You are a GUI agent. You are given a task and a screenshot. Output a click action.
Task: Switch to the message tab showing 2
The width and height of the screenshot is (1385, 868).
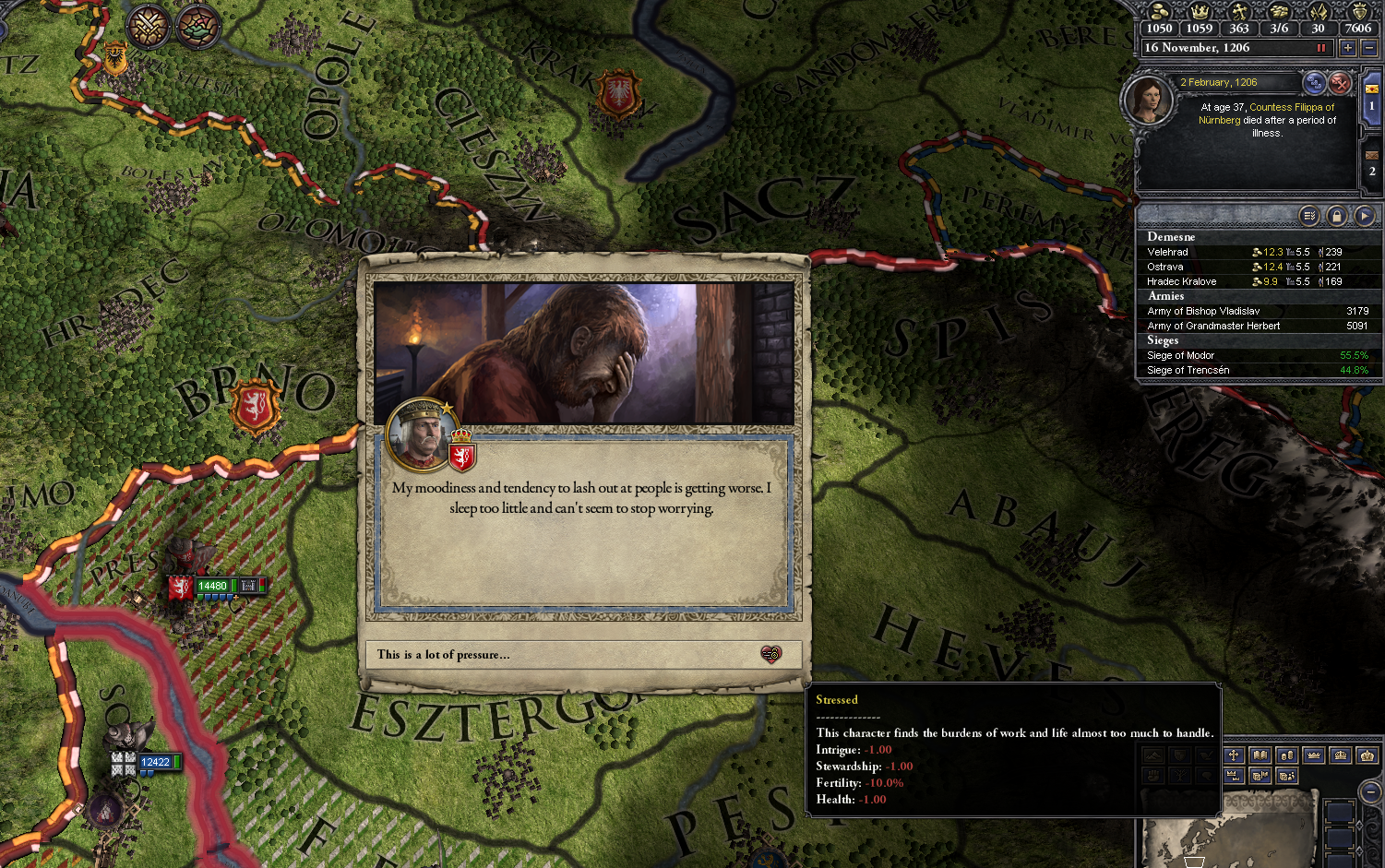click(x=1372, y=170)
